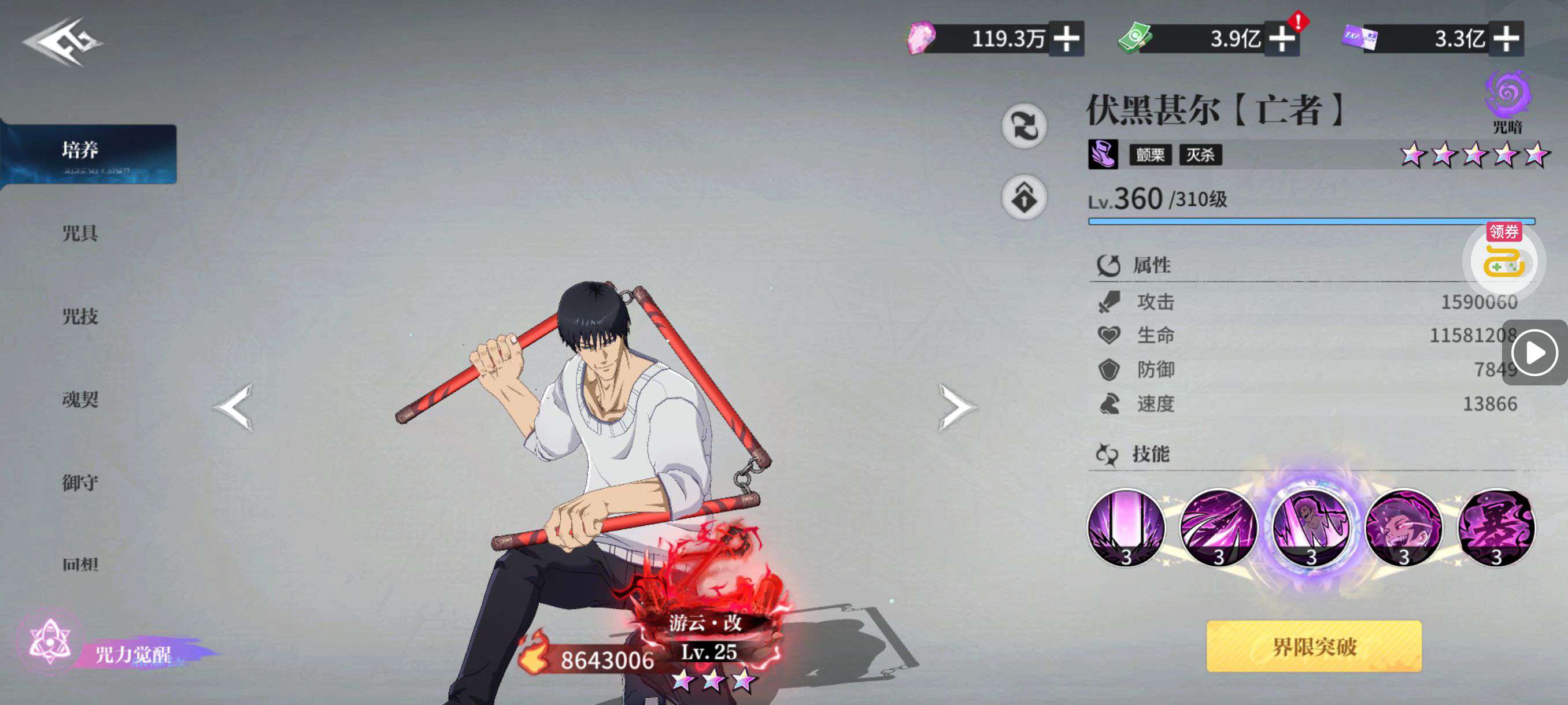Switch to the 培养 tab

coord(89,153)
